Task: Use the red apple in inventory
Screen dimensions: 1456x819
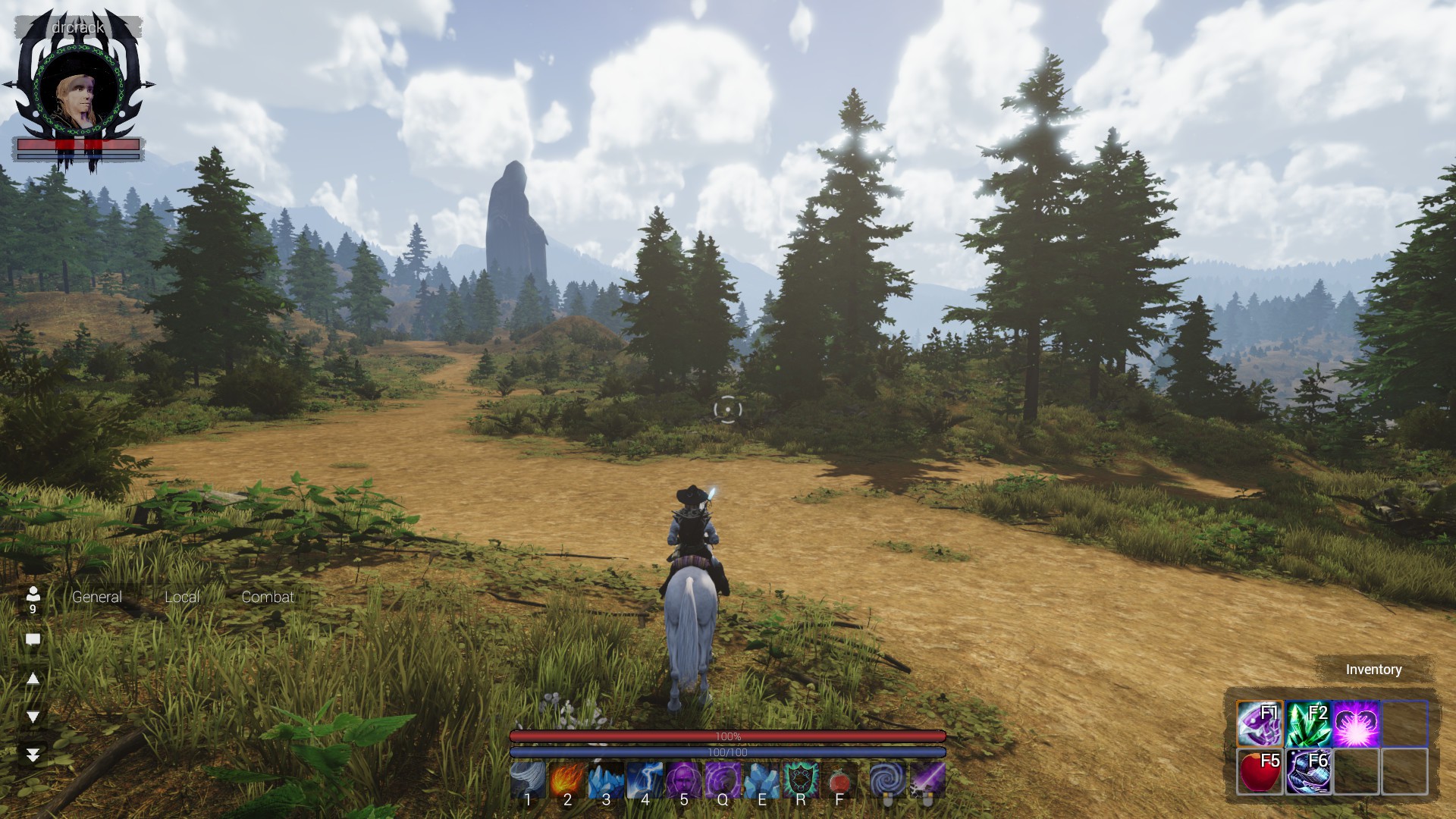Action: point(1260,771)
